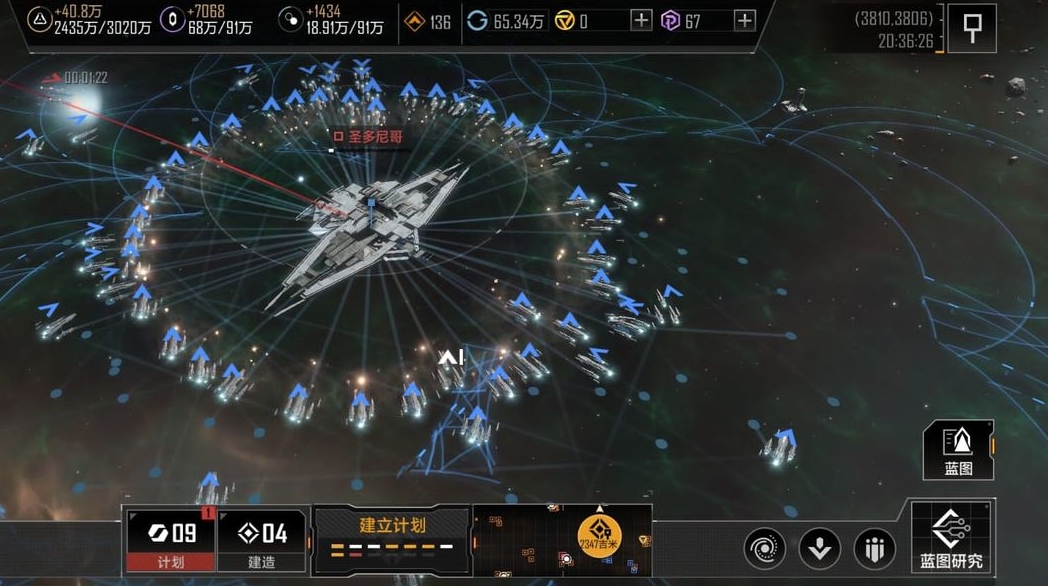The height and width of the screenshot is (586, 1048).
Task: Add purple P currency with its plus button
Action: click(744, 21)
